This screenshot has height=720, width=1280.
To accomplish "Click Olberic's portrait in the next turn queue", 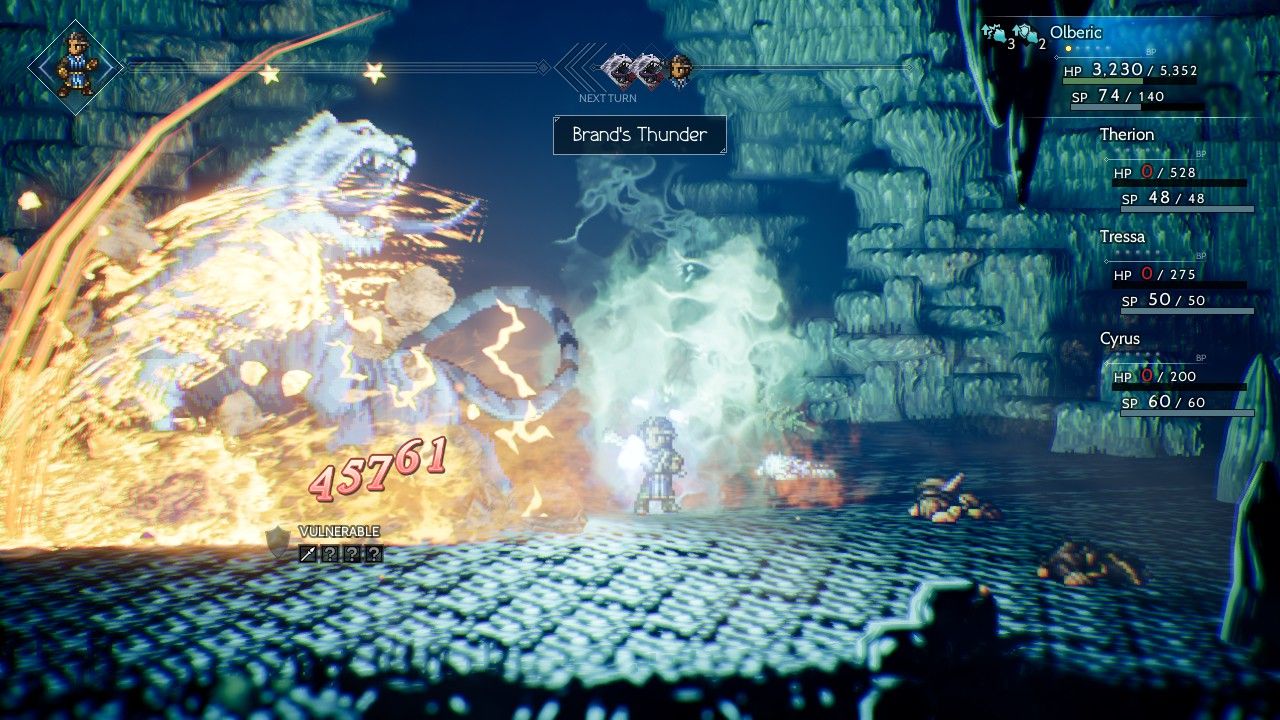I will point(680,70).
